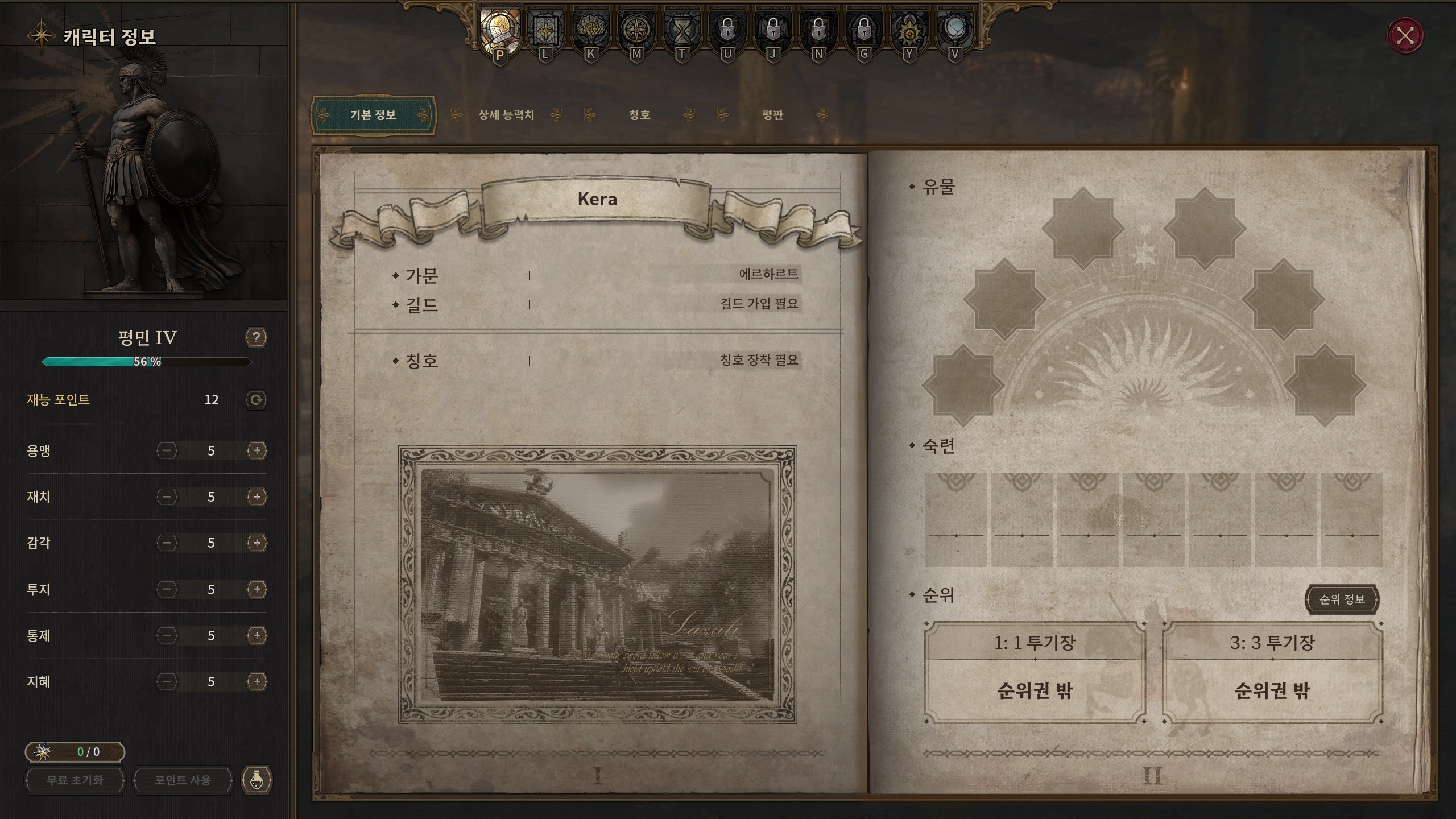
Task: Select the 기본 정보 tab
Action: [373, 115]
